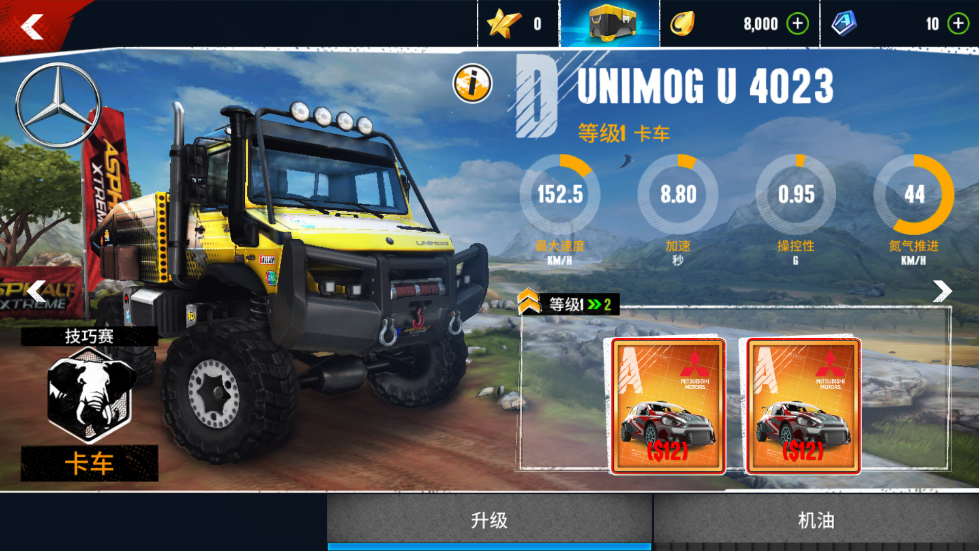Open the card box in the top bar

point(609,24)
